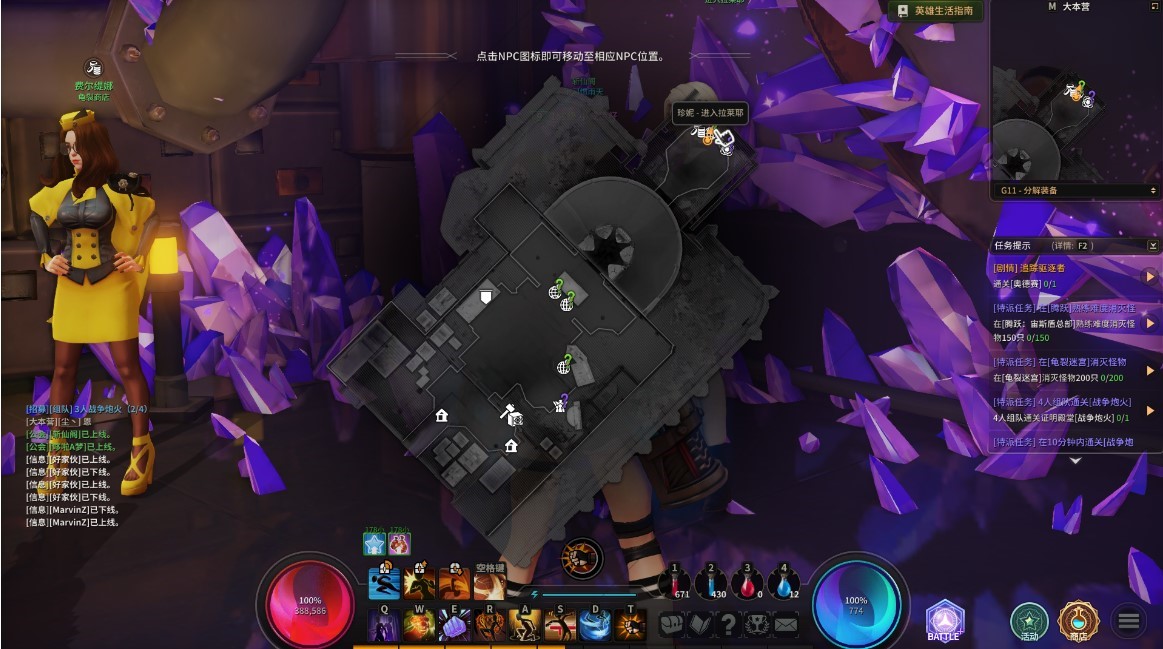Open the G11 分解装备 dropdown
The image size is (1163, 649).
click(x=1075, y=190)
